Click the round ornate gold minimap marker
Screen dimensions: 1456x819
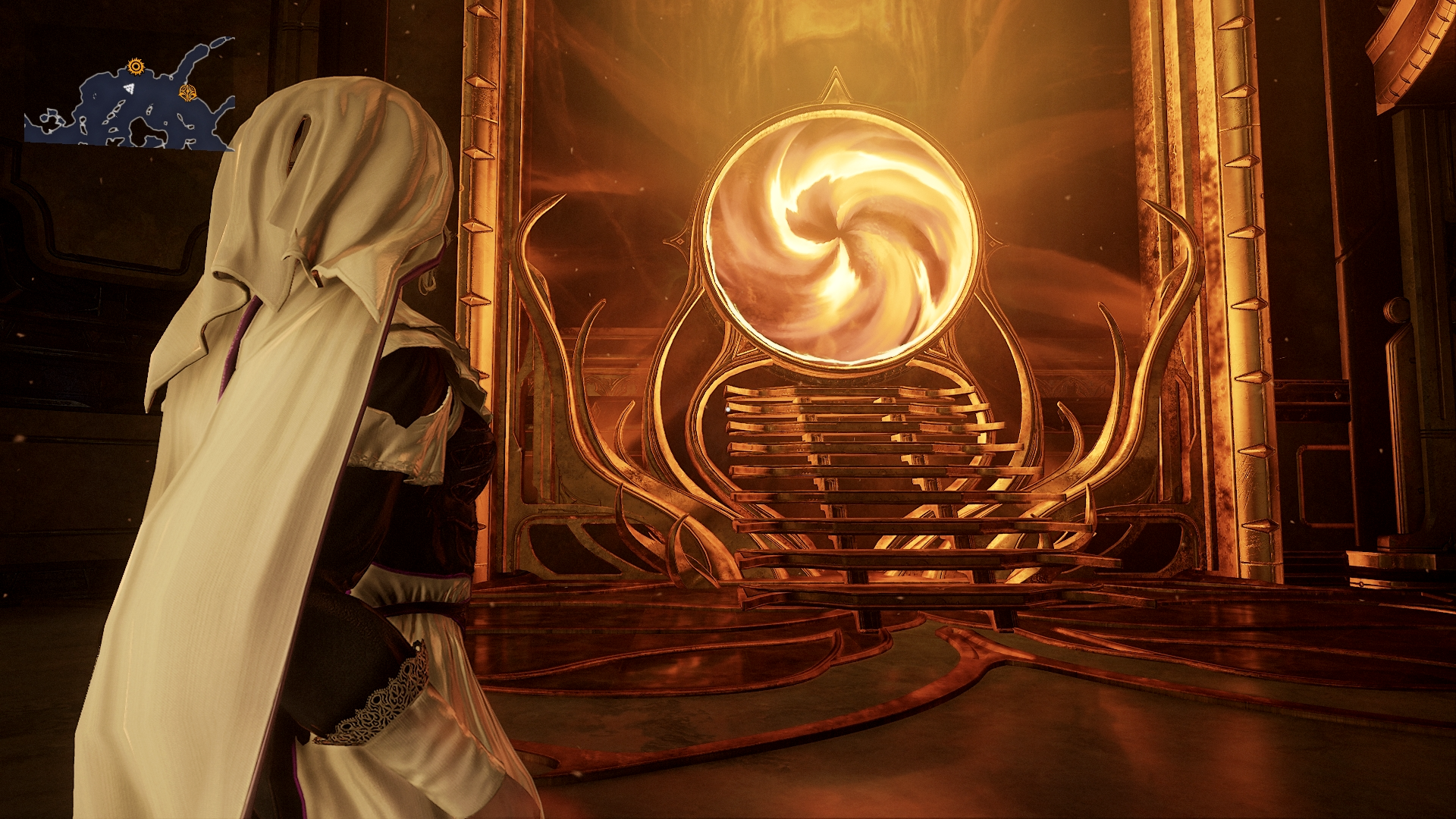pyautogui.click(x=187, y=93)
